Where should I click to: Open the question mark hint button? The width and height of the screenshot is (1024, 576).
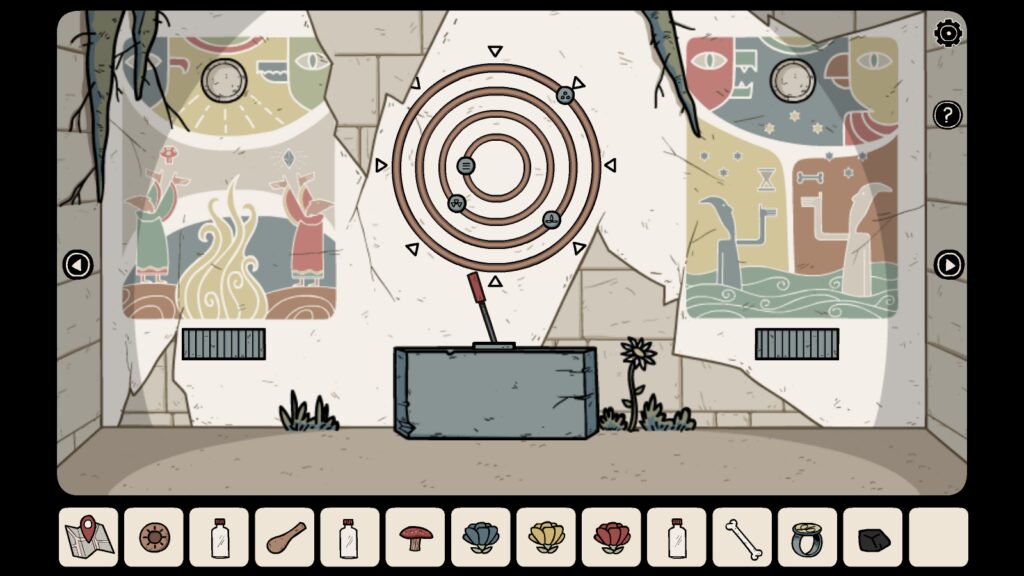point(947,115)
